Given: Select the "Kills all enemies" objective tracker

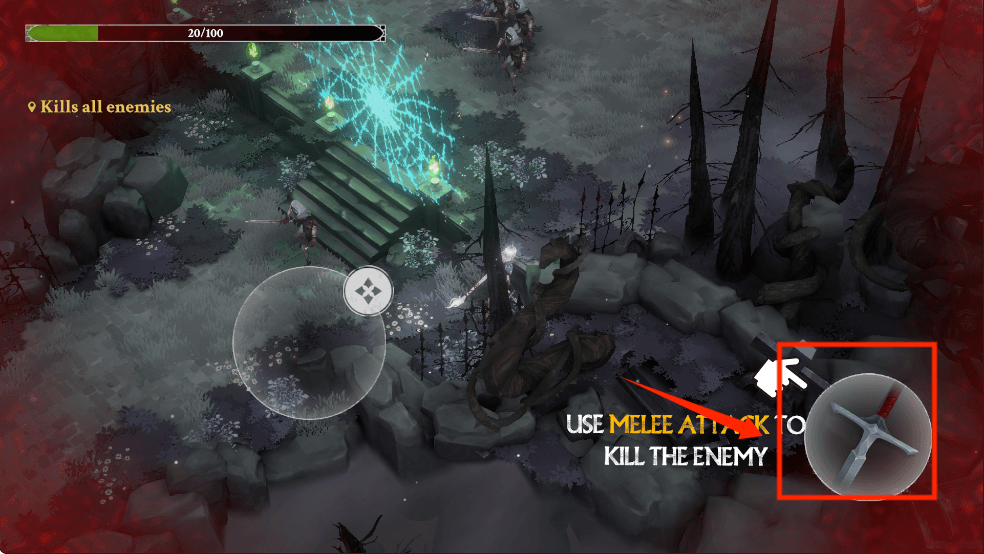Looking at the screenshot, I should (100, 107).
